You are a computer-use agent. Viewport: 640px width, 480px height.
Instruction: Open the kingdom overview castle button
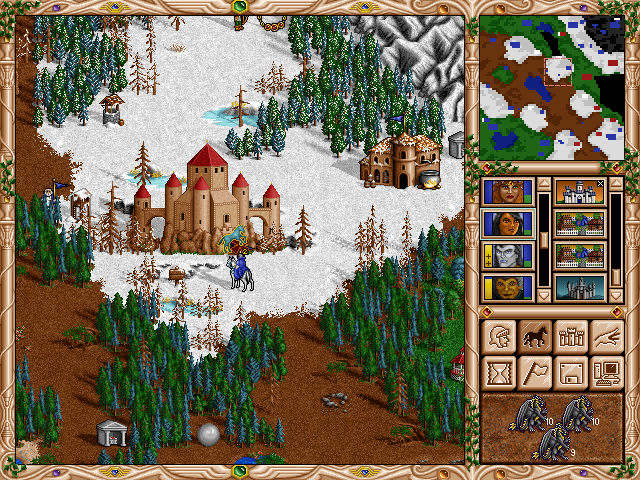(x=570, y=337)
